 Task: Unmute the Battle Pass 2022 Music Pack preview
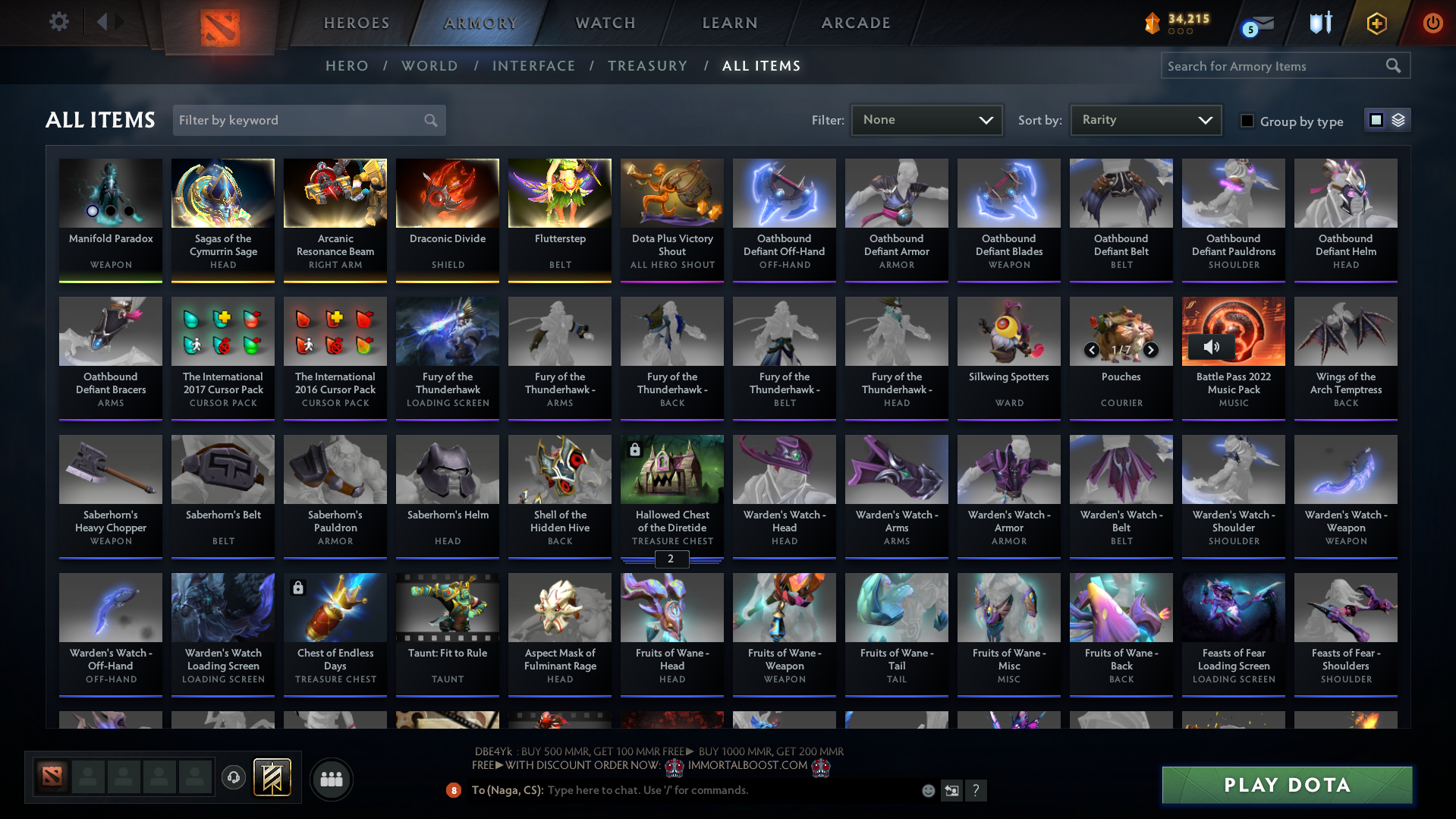[x=1211, y=347]
